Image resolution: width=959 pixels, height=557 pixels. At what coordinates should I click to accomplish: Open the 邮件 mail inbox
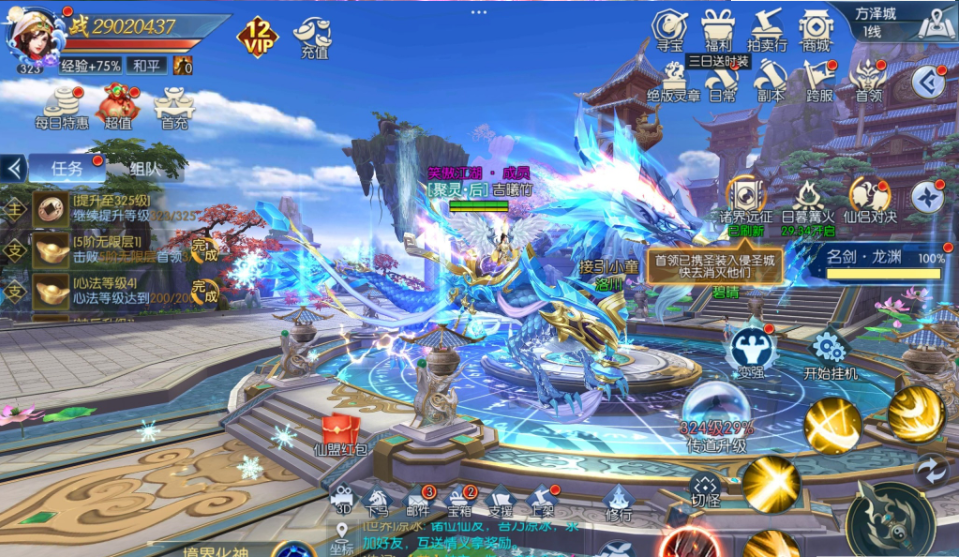(x=418, y=500)
